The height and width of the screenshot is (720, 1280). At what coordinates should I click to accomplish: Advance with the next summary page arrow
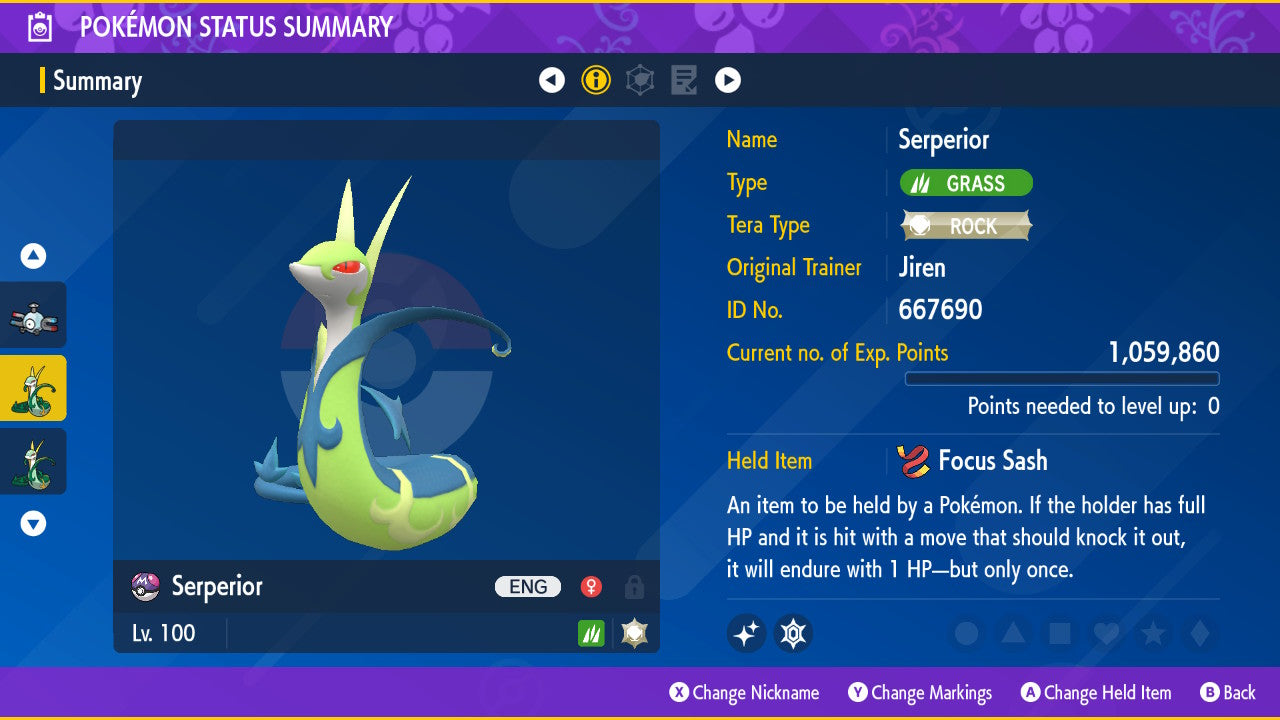coord(728,80)
